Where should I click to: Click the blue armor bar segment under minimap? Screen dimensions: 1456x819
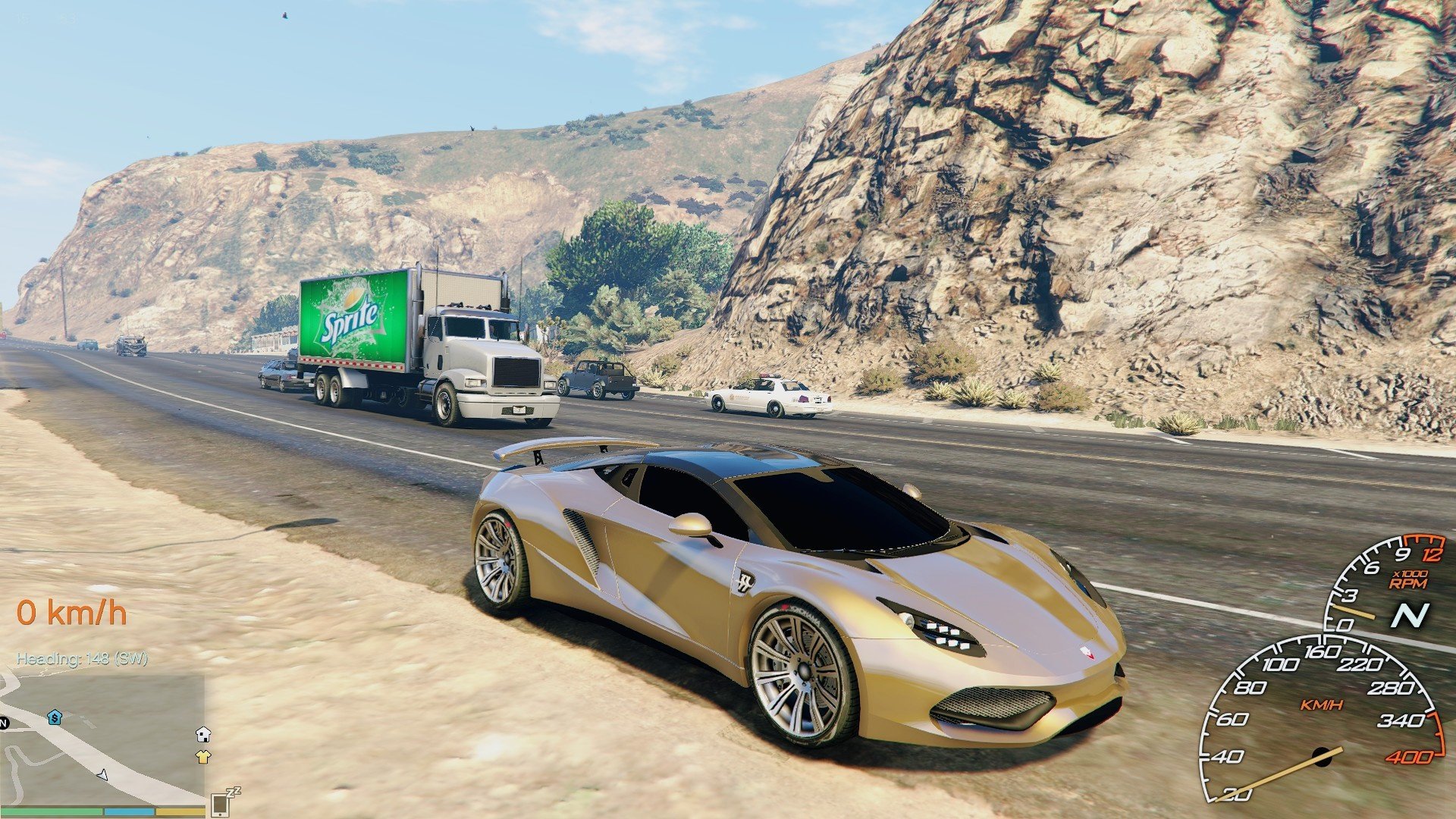[x=129, y=812]
